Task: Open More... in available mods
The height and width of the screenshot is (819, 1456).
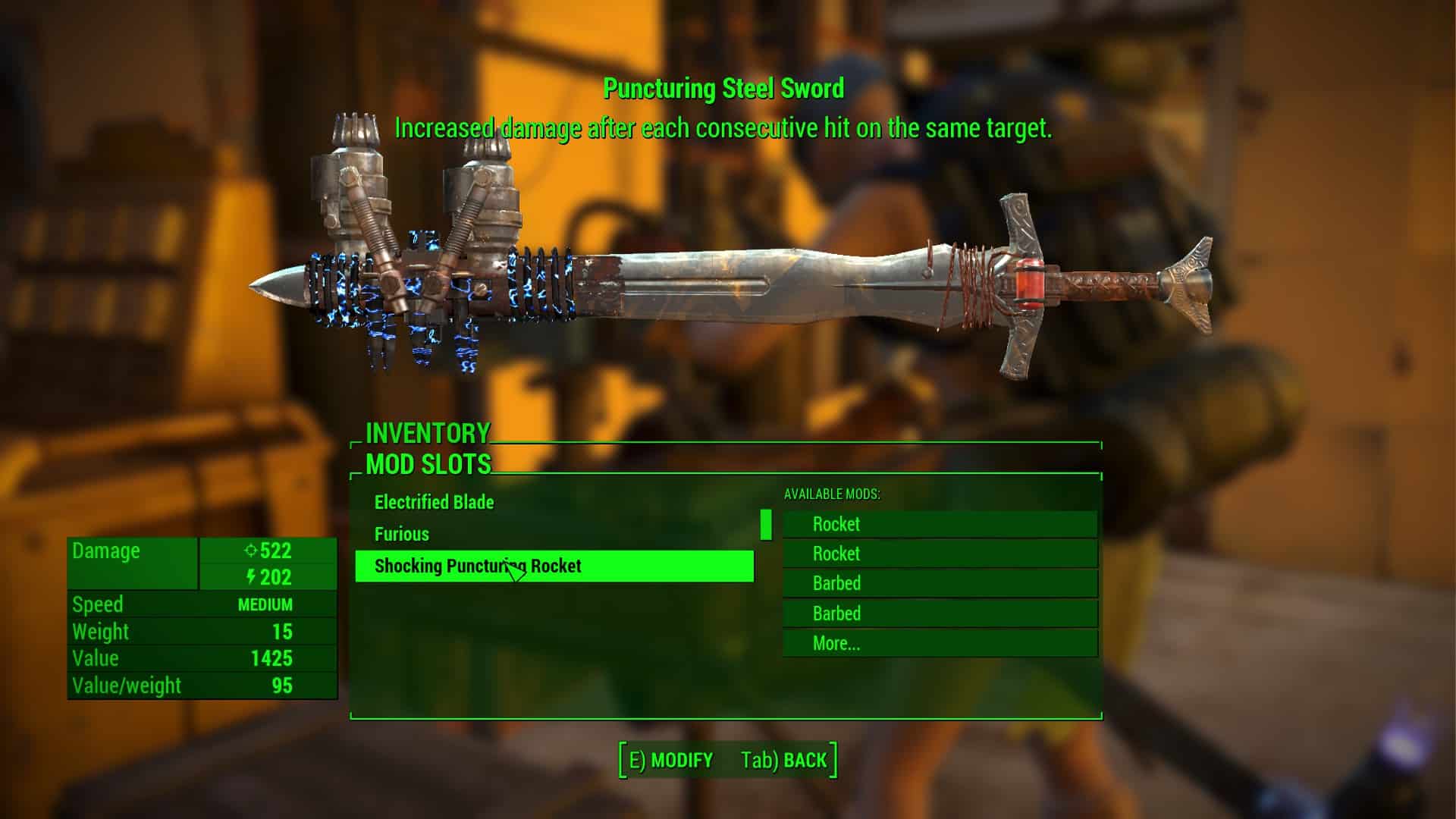Action: tap(836, 644)
